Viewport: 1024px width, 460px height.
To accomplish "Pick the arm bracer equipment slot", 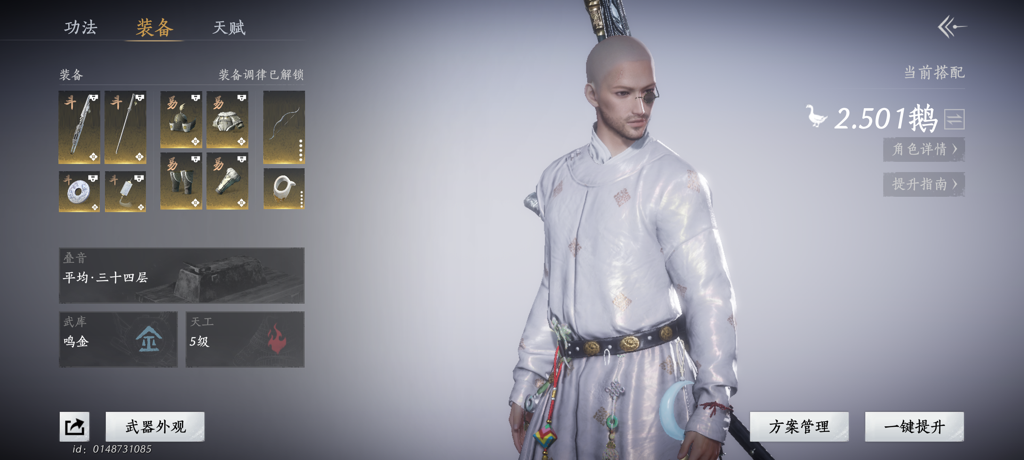I will click(227, 181).
